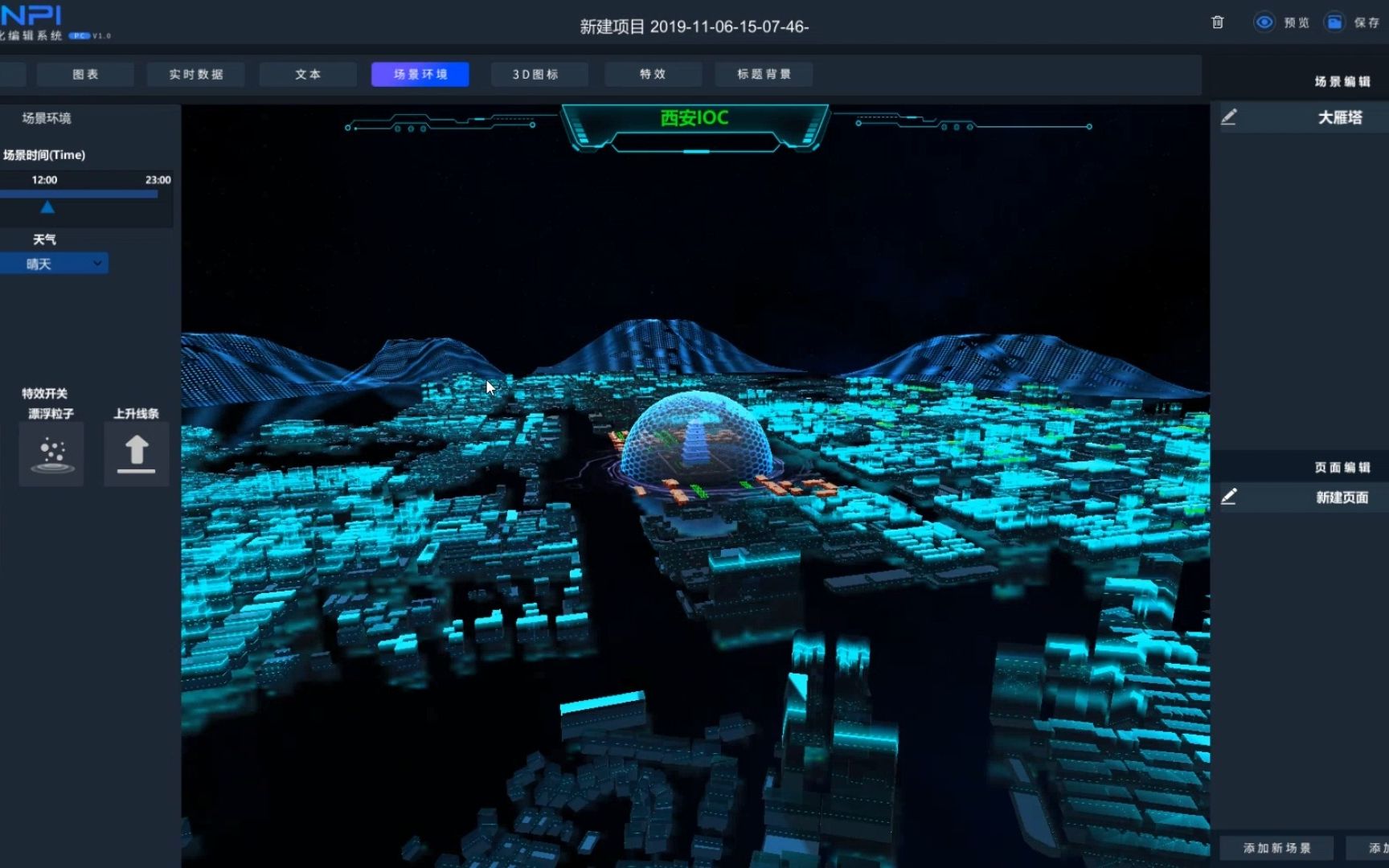The width and height of the screenshot is (1389, 868).
Task: Select the 文本 tab
Action: click(308, 74)
